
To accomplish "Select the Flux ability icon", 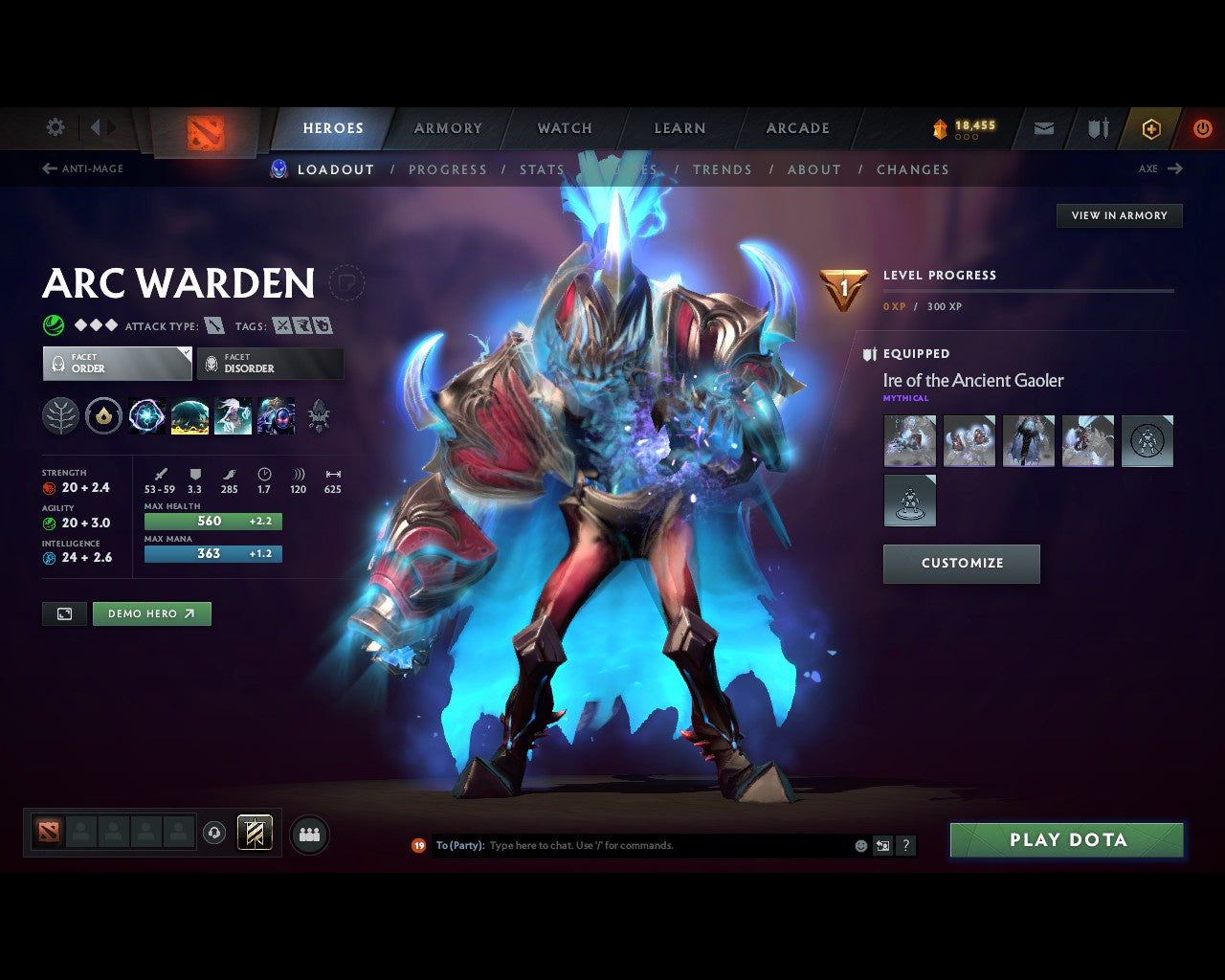I will (x=146, y=416).
